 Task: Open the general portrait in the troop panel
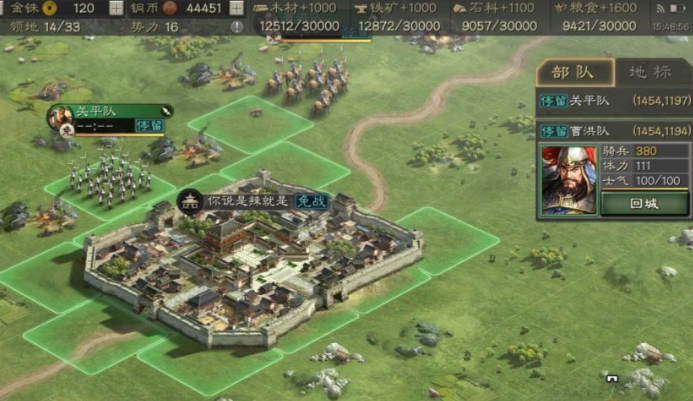pyautogui.click(x=568, y=180)
